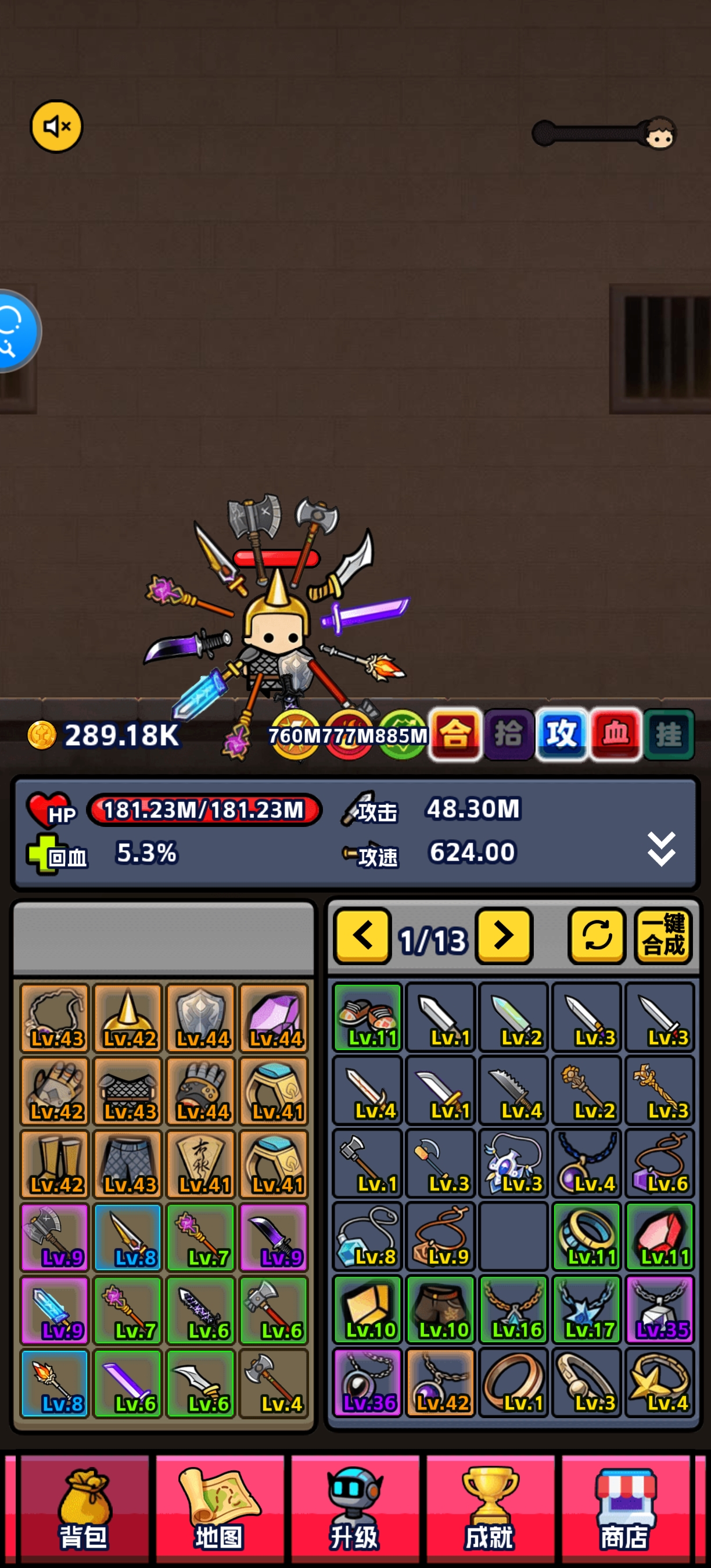
Task: Show the 成就 achievements tab
Action: click(x=490, y=1507)
